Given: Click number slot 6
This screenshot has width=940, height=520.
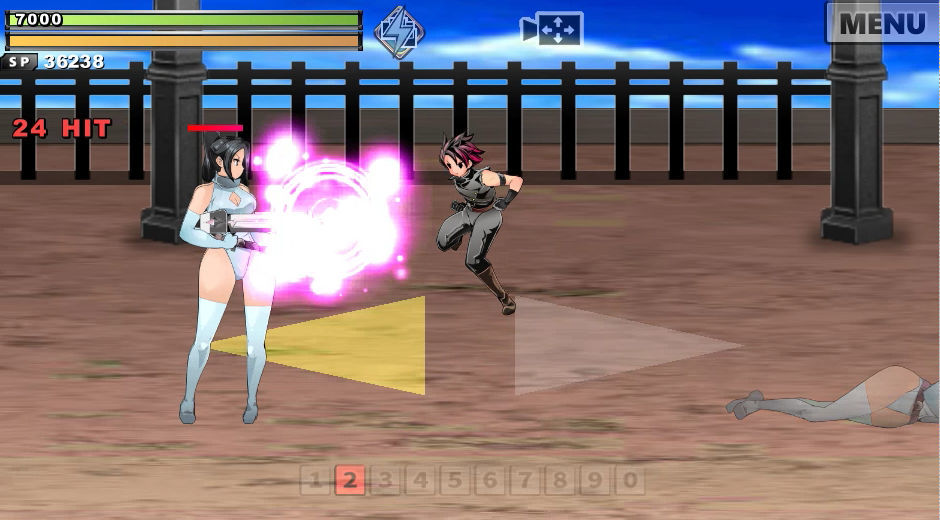Looking at the screenshot, I should click(x=490, y=481).
